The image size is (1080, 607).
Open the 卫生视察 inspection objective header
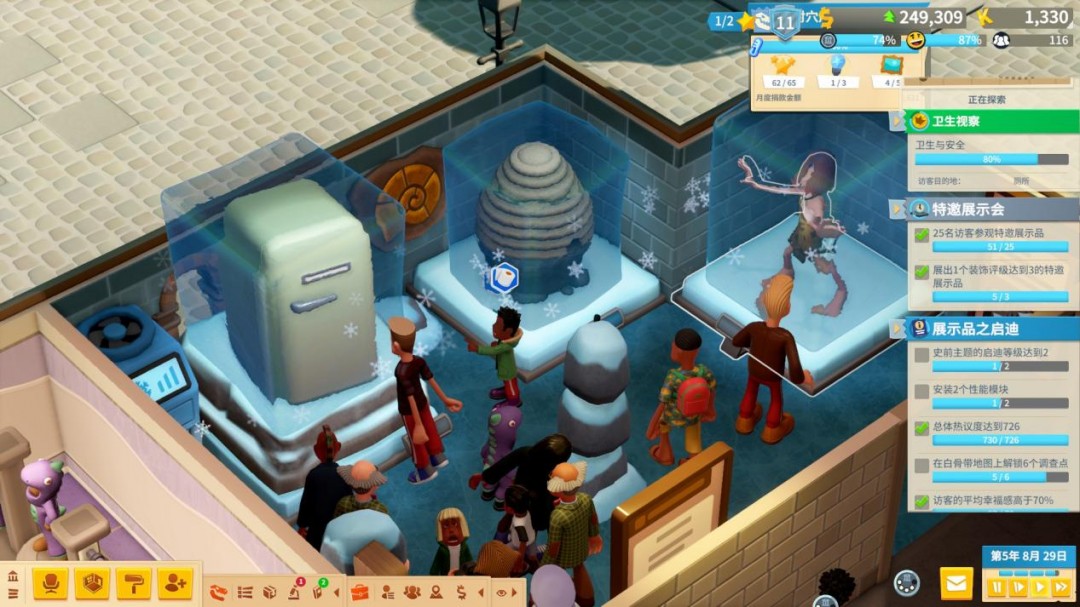[990, 121]
